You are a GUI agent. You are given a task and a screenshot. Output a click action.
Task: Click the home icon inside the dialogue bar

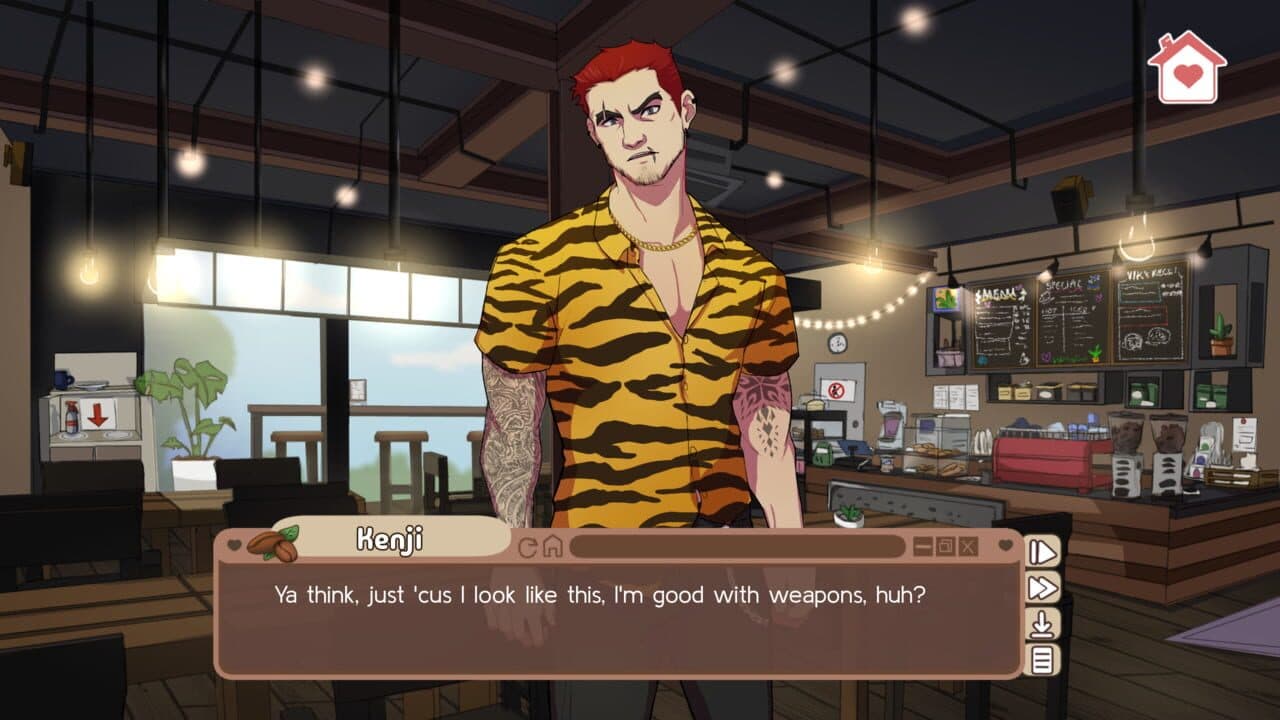[x=553, y=546]
